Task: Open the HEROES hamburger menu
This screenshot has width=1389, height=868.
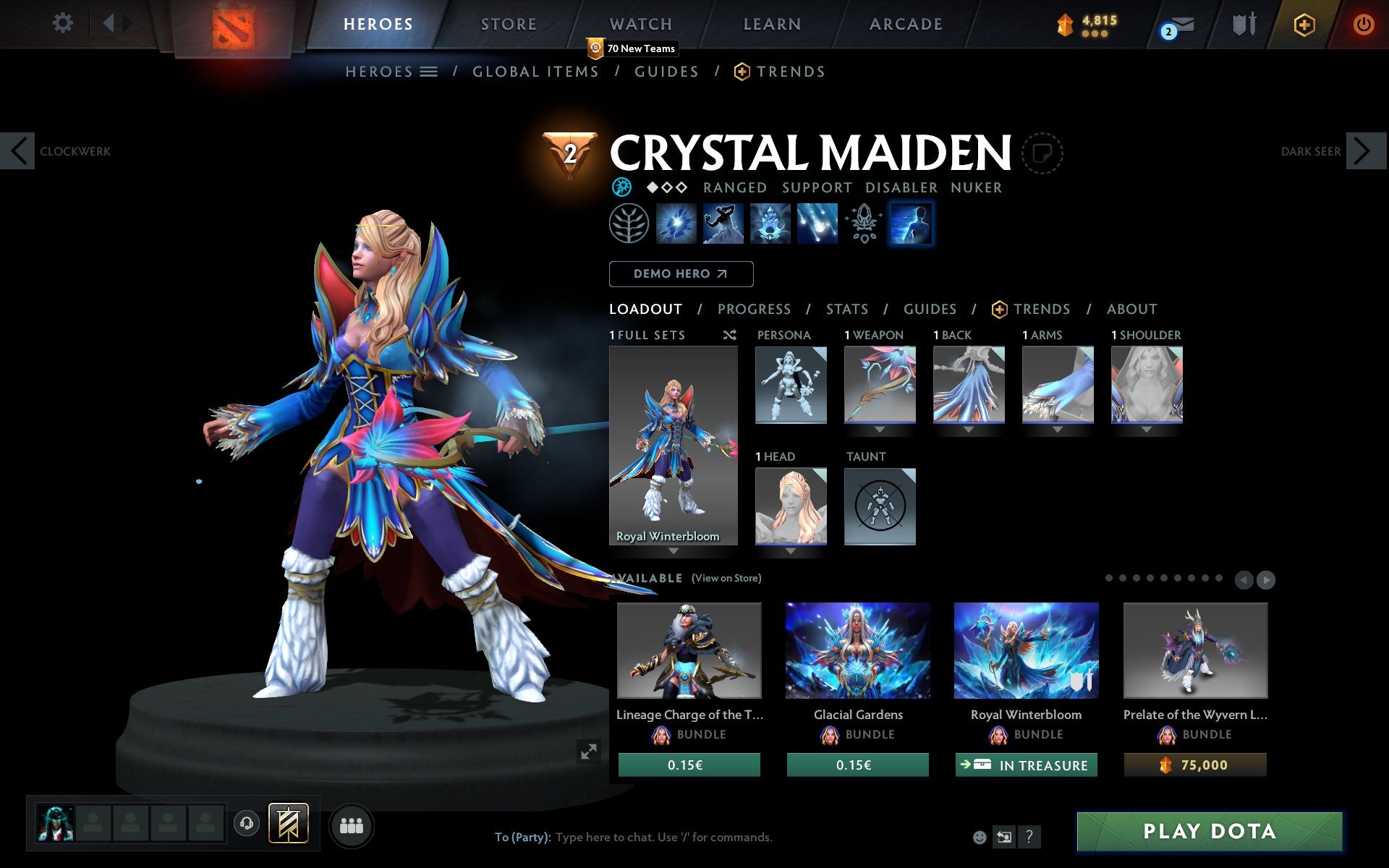Action: (x=429, y=72)
